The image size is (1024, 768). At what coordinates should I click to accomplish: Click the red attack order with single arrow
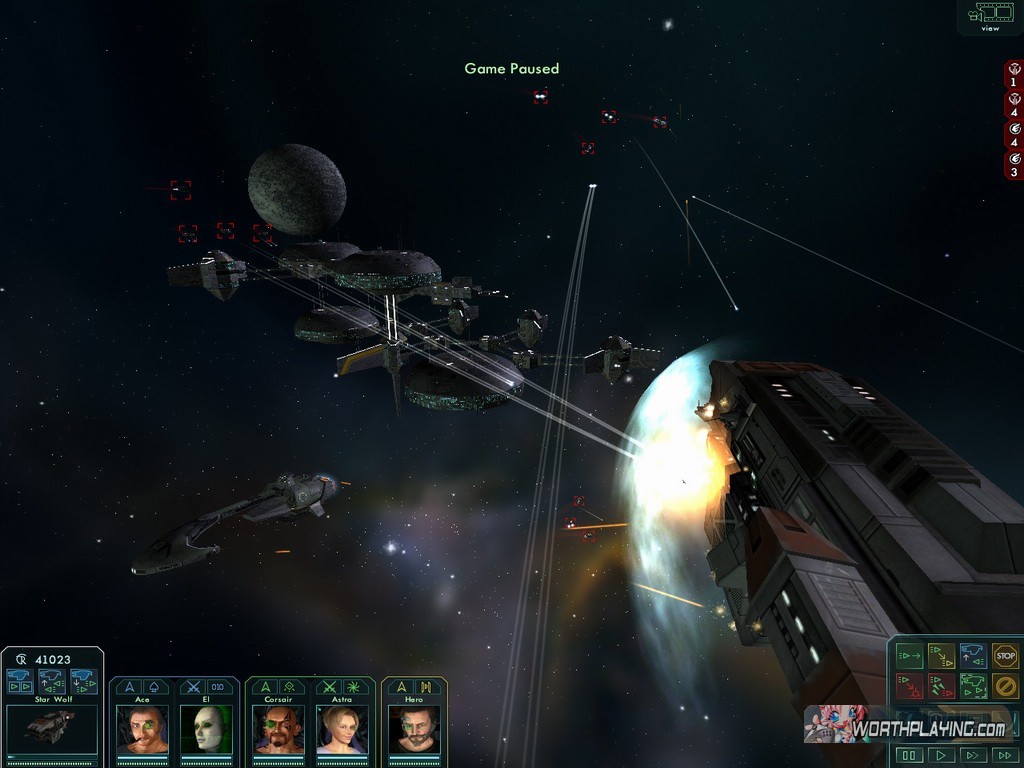tap(909, 686)
